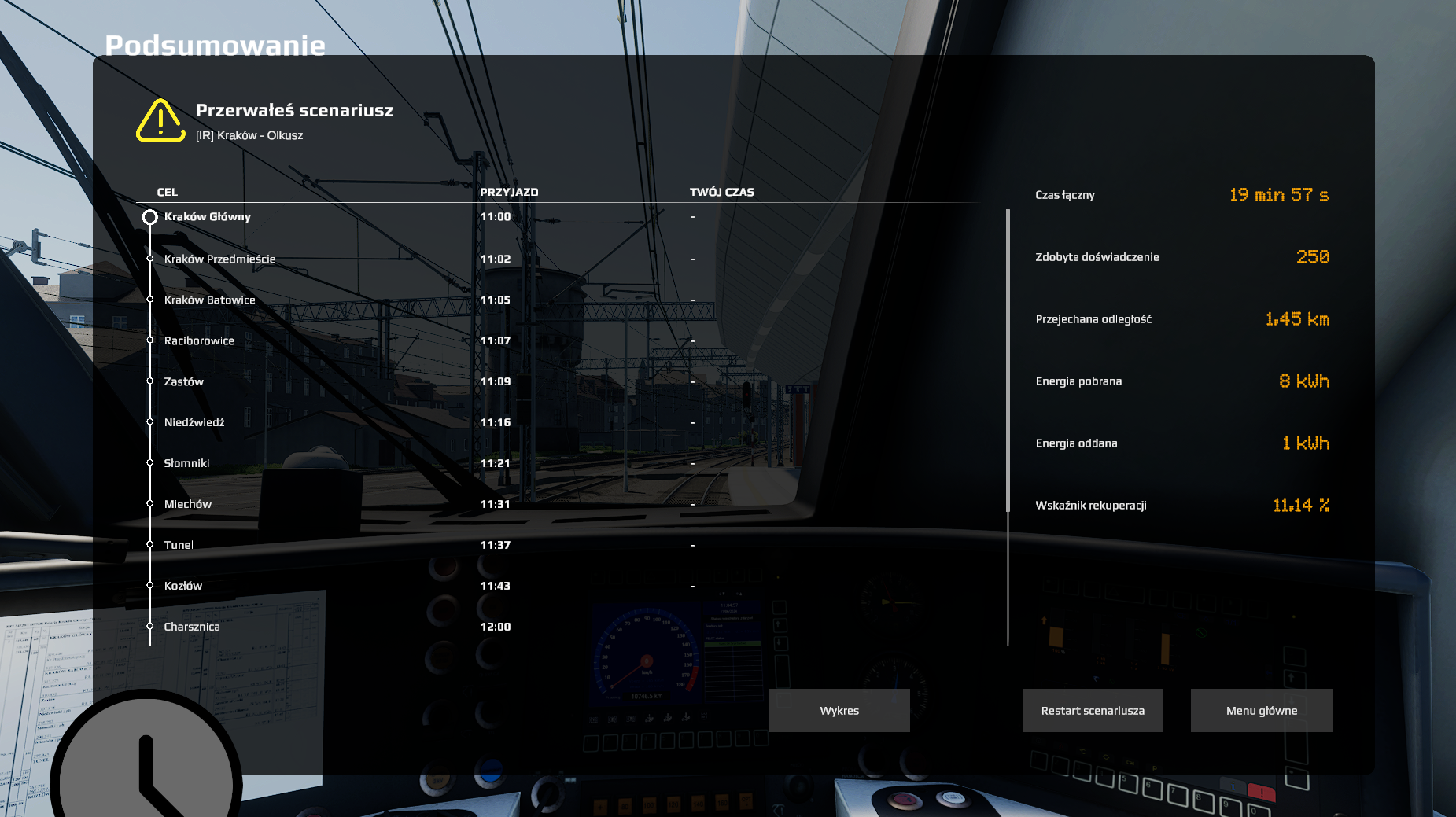Select the Kraków Przedmieście stop row
Viewport: 1456px width, 817px height.
coord(219,259)
